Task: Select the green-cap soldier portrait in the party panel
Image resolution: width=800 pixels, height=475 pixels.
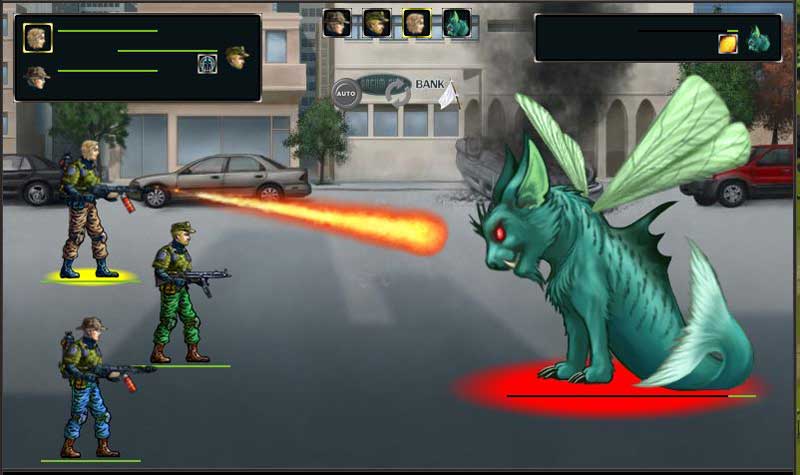Action: 237,57
